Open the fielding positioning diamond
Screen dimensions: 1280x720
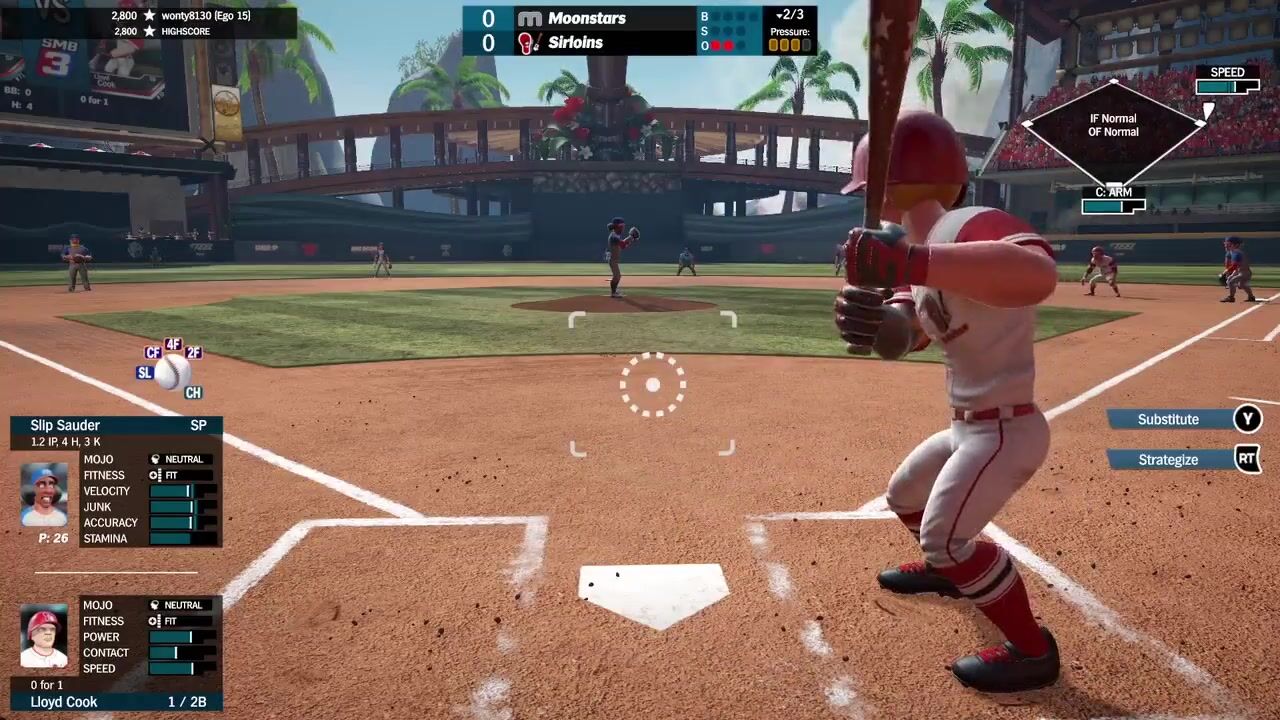1113,125
